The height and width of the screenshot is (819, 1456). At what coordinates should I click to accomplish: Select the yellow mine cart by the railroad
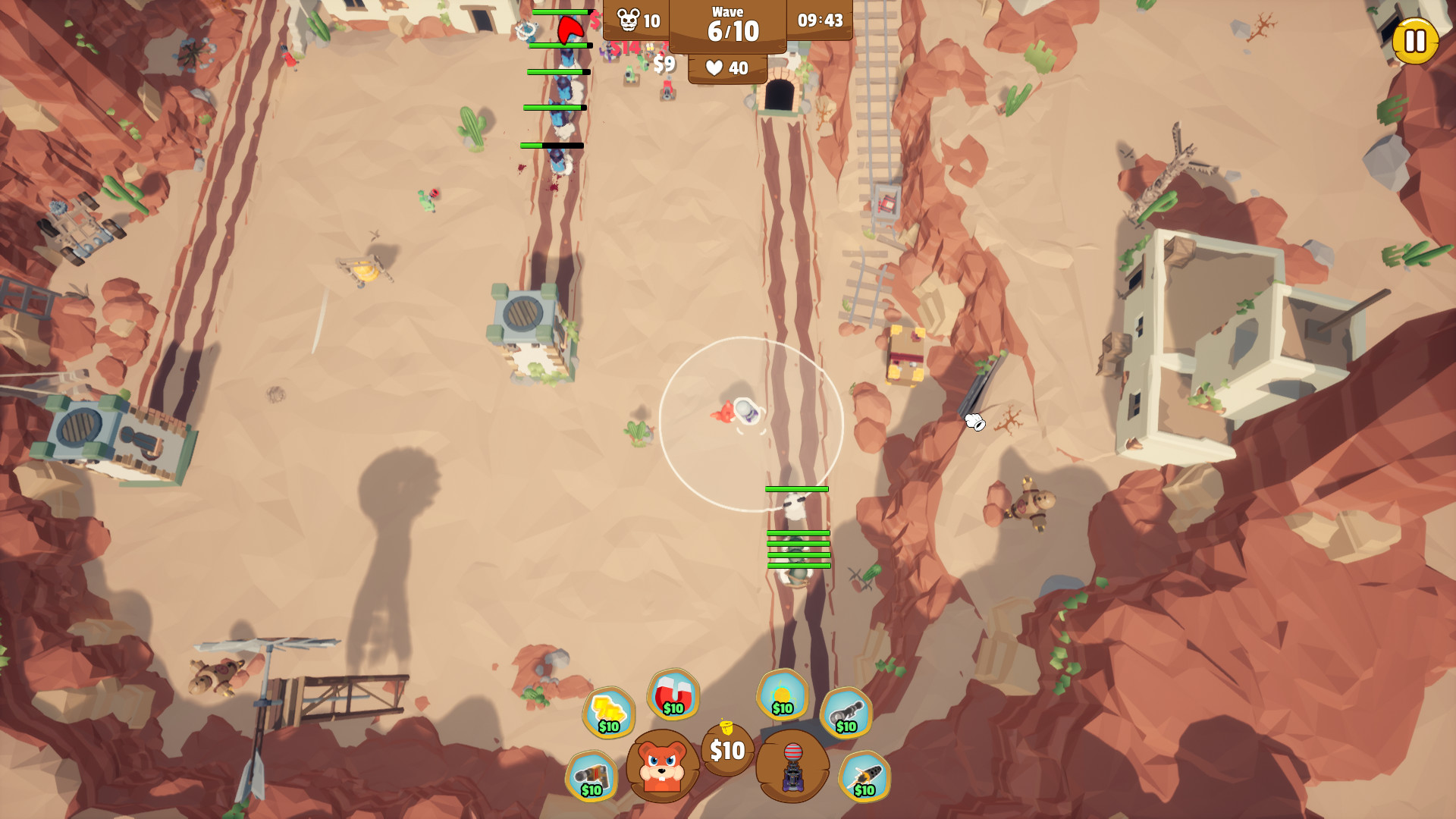907,353
